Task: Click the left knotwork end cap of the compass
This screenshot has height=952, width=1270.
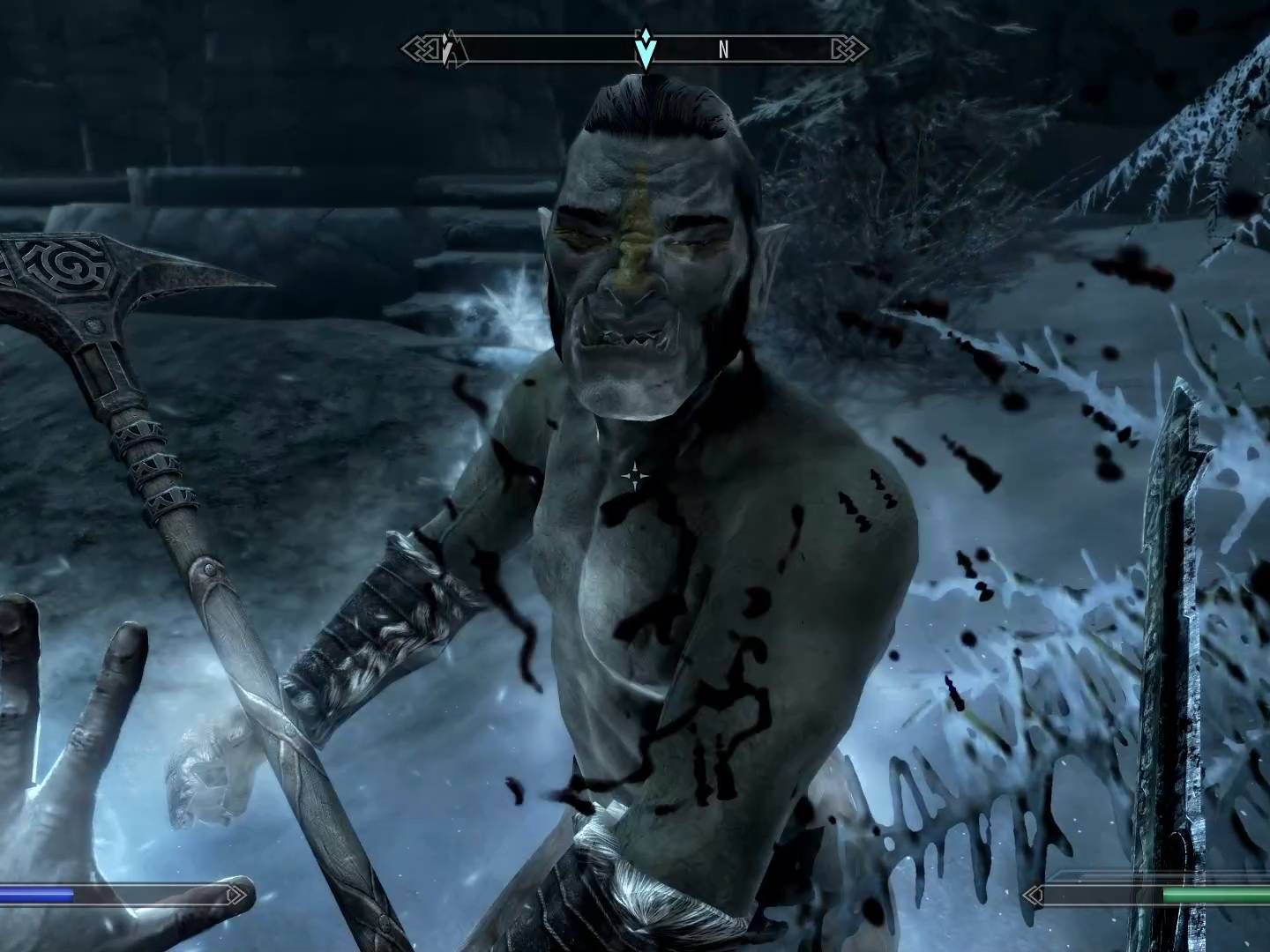Action: (421, 48)
